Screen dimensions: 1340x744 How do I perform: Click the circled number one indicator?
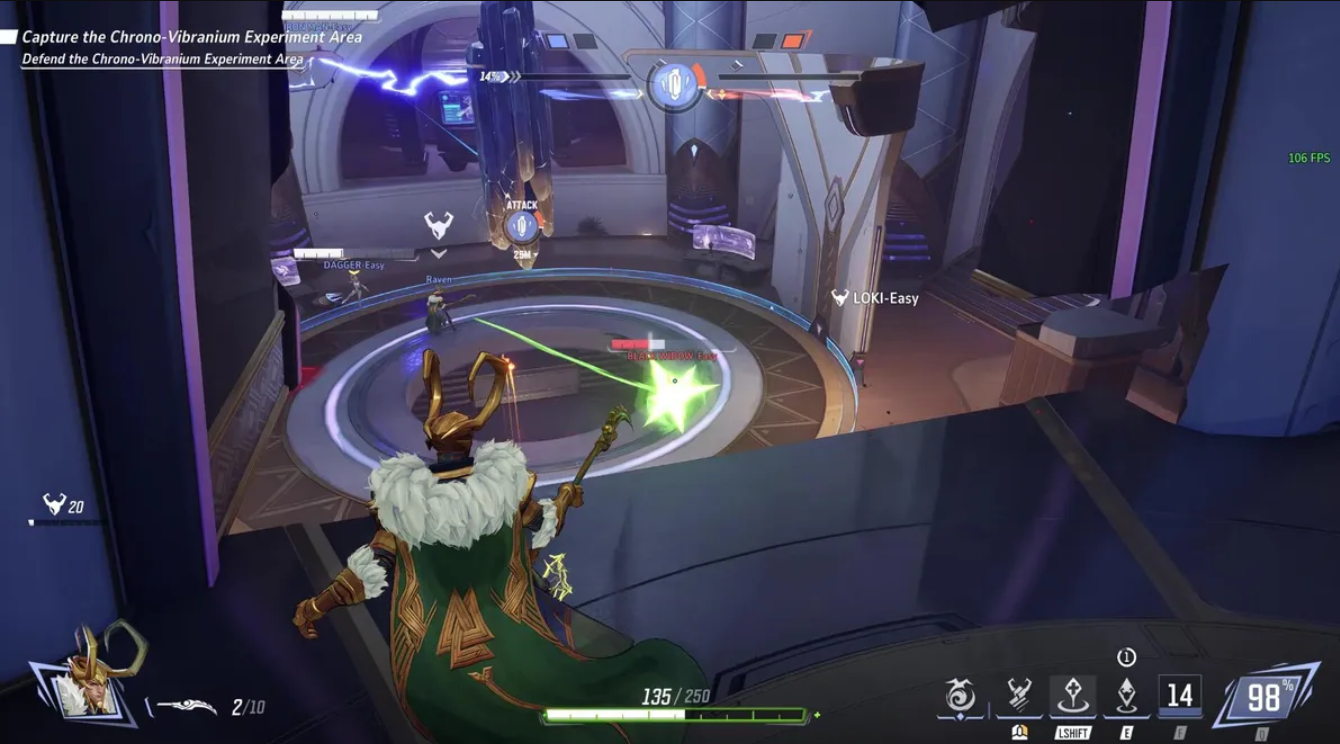[x=1126, y=657]
